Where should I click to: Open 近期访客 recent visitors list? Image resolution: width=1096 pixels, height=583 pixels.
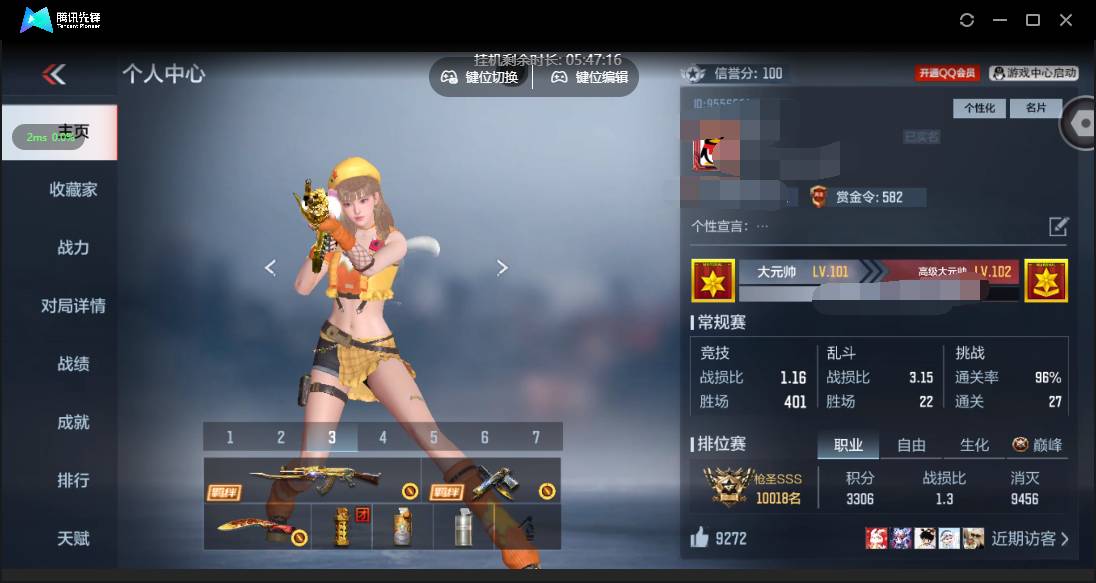click(1030, 539)
